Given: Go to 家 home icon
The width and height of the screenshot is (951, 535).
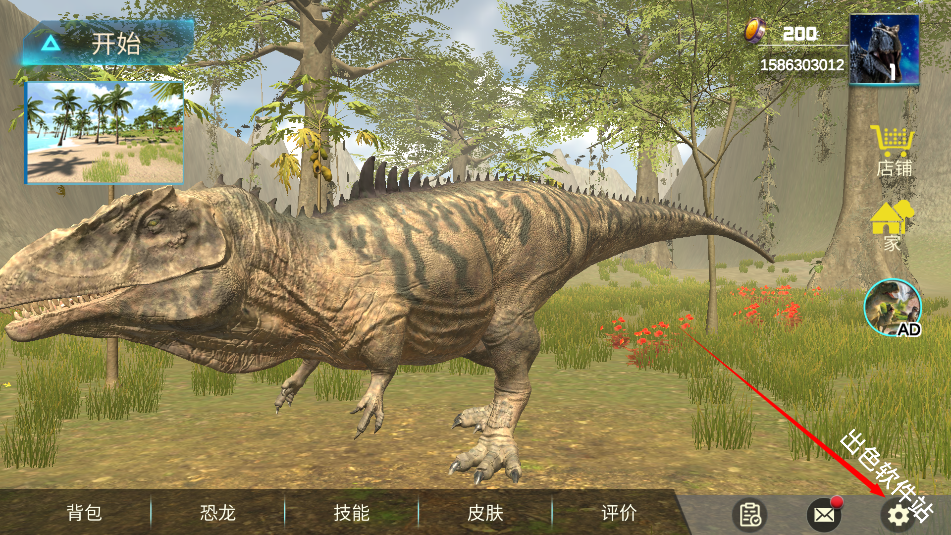Looking at the screenshot, I should pyautogui.click(x=893, y=226).
